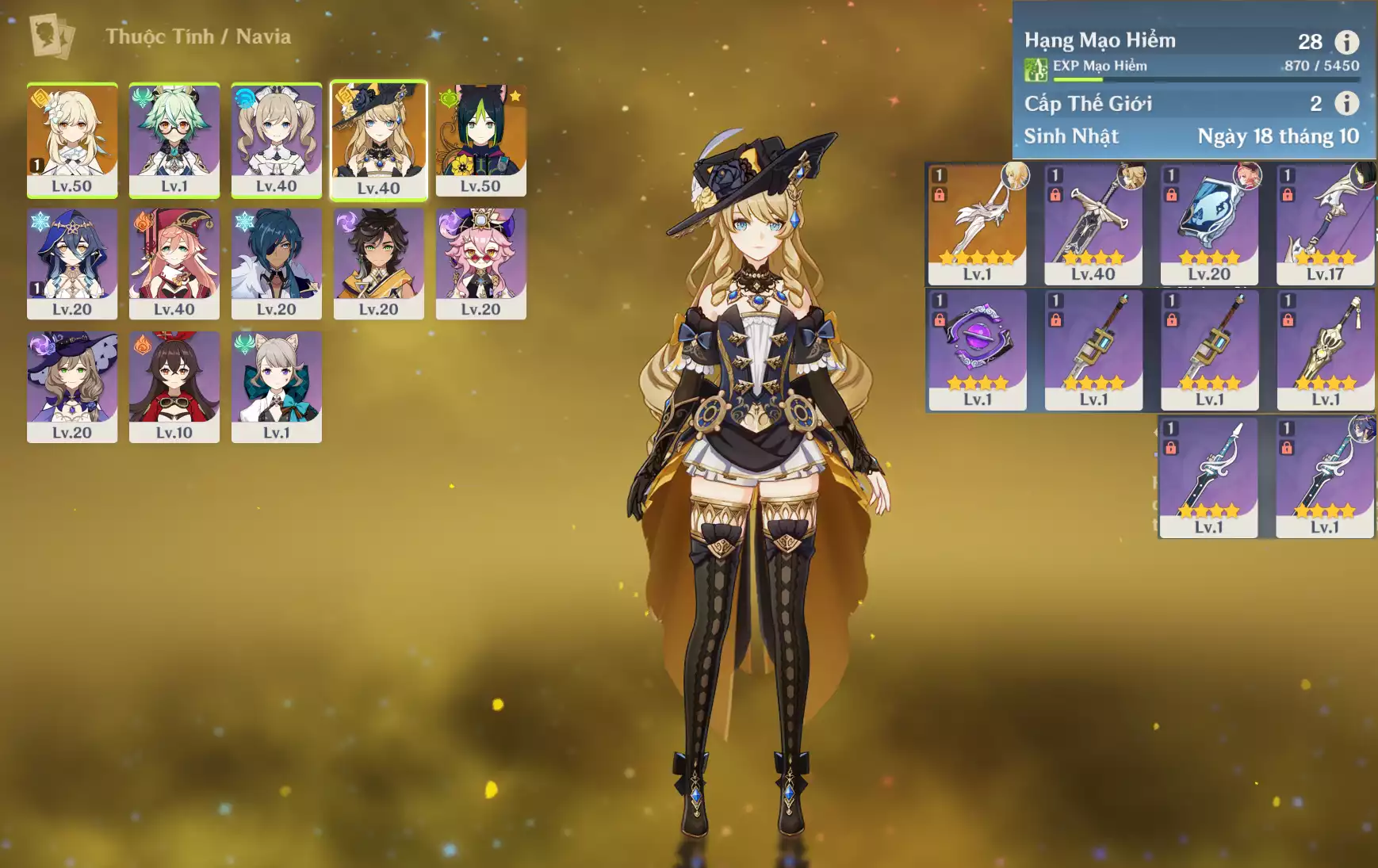
Task: Open Tighnari's character portrait
Action: tap(480, 140)
